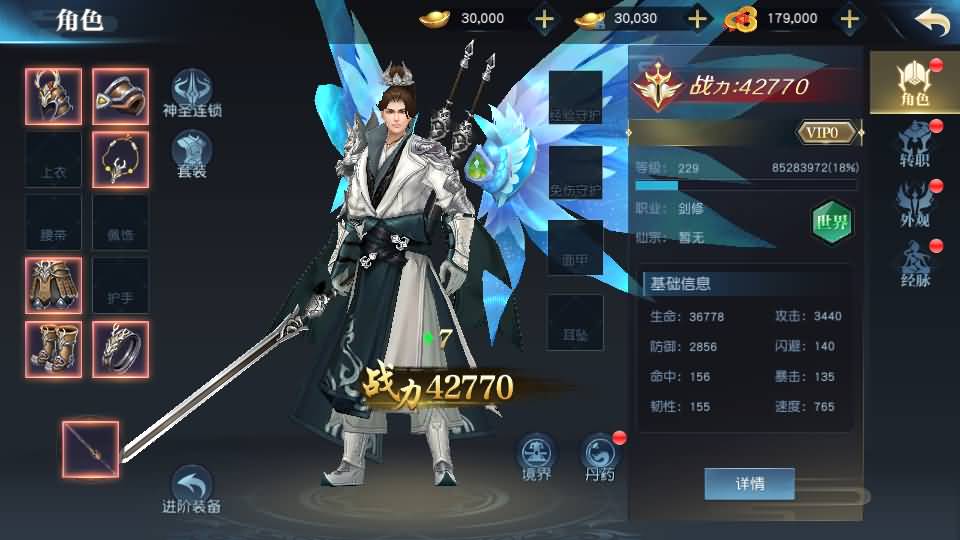The image size is (960, 540).
Task: Select the equipped helmet slot
Action: point(53,95)
